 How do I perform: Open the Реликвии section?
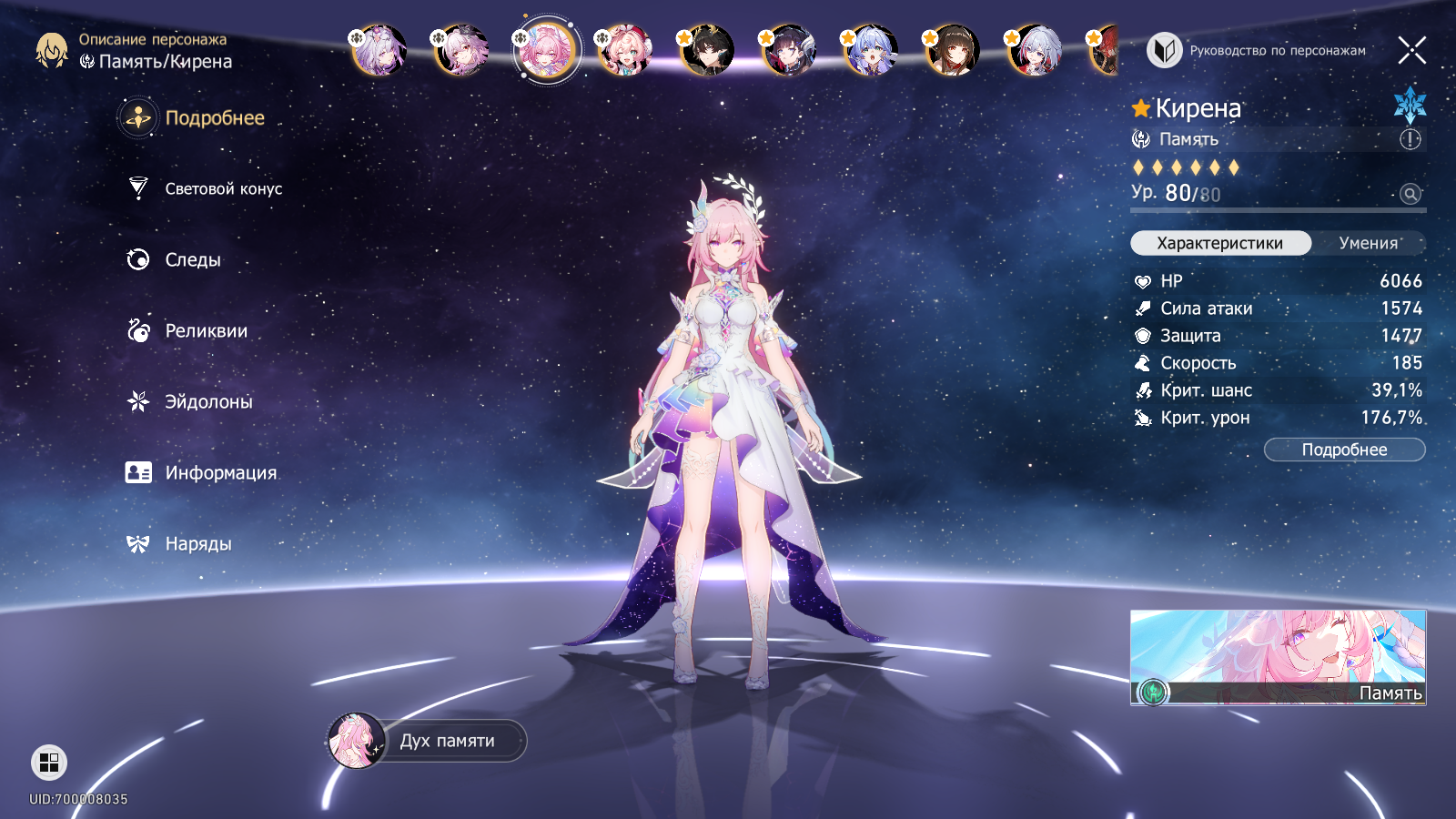(206, 330)
